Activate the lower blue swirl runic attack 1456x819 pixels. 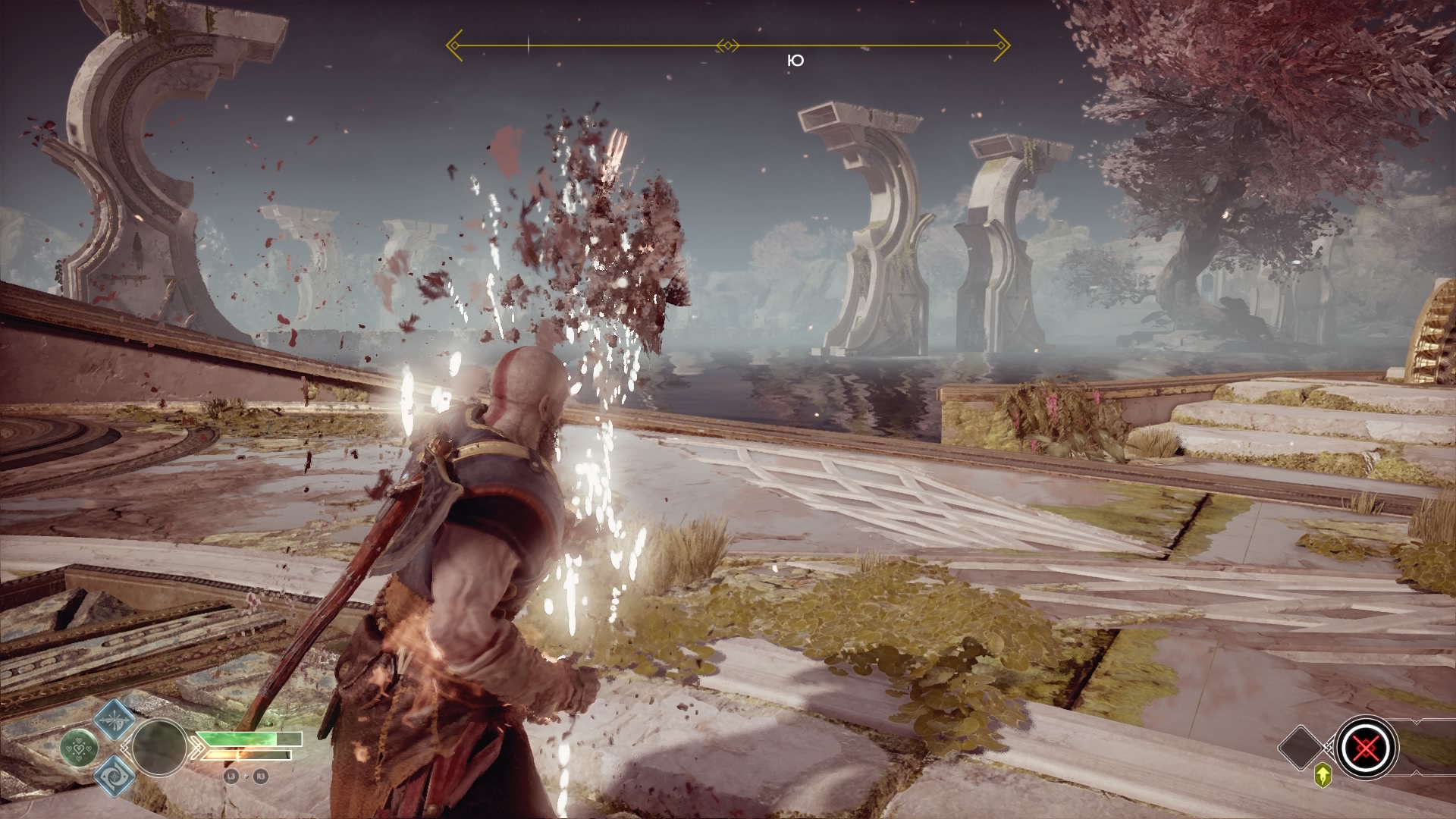click(115, 775)
